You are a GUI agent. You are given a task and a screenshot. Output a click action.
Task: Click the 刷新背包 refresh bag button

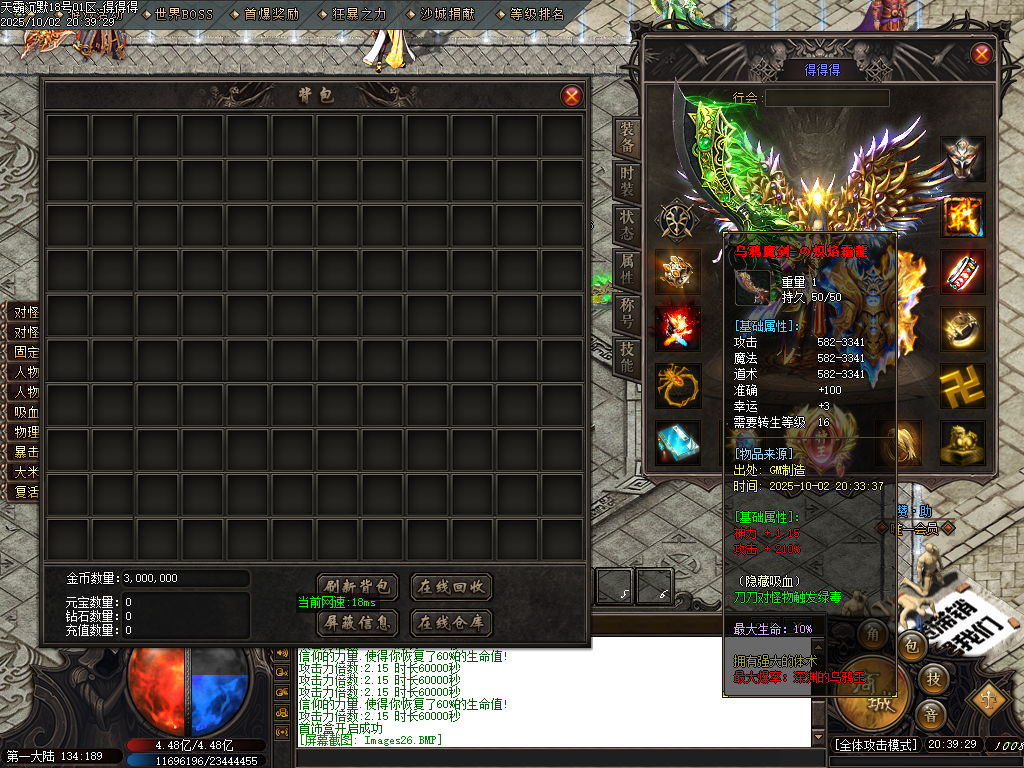(x=358, y=586)
